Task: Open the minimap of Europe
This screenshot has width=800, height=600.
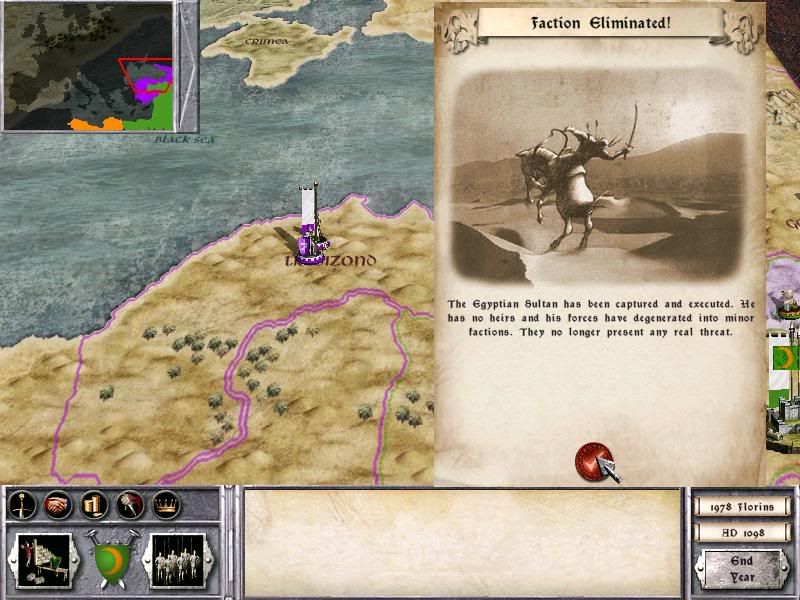Action: pos(88,66)
